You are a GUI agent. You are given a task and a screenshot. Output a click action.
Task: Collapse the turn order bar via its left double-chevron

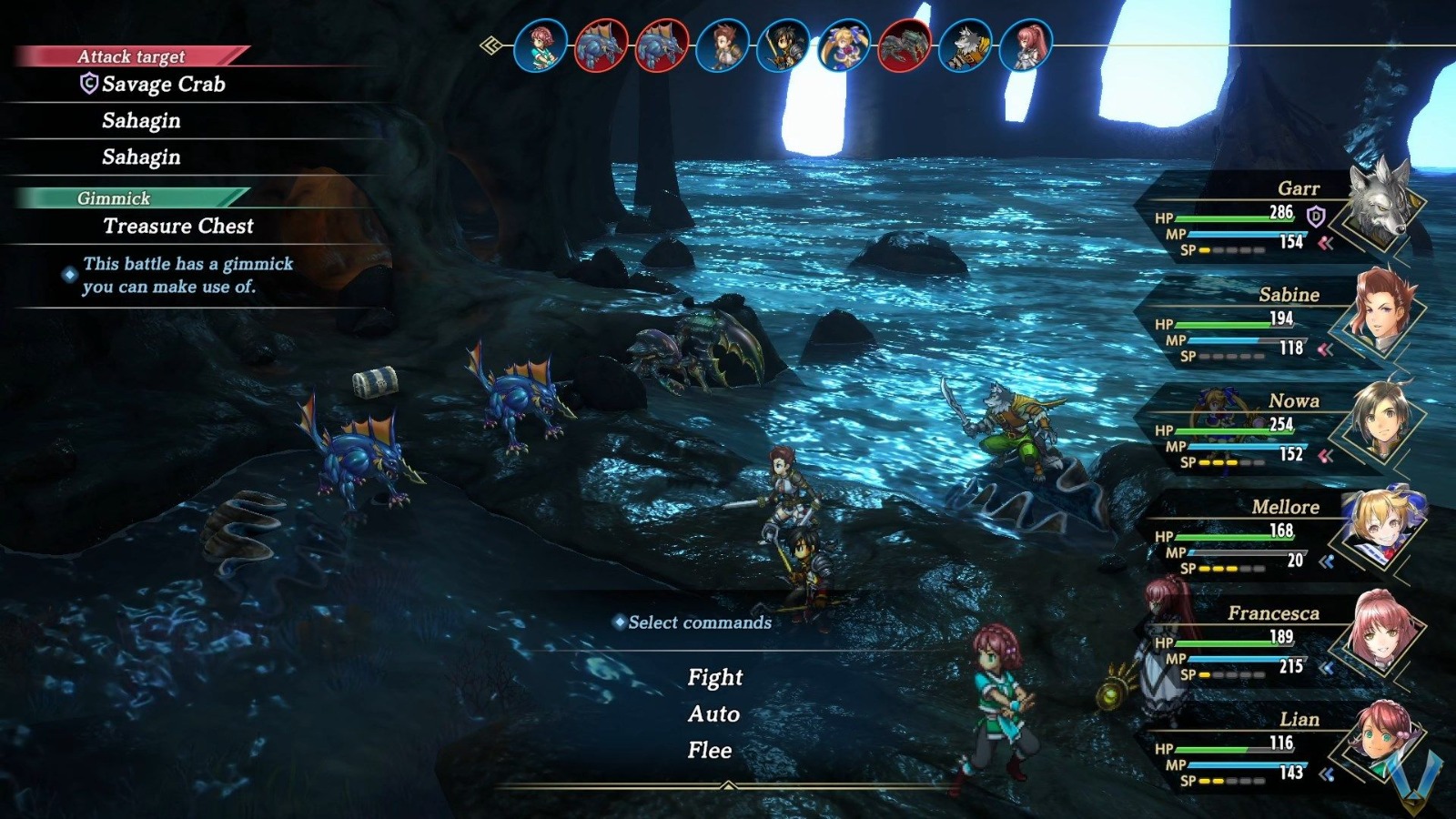click(490, 44)
